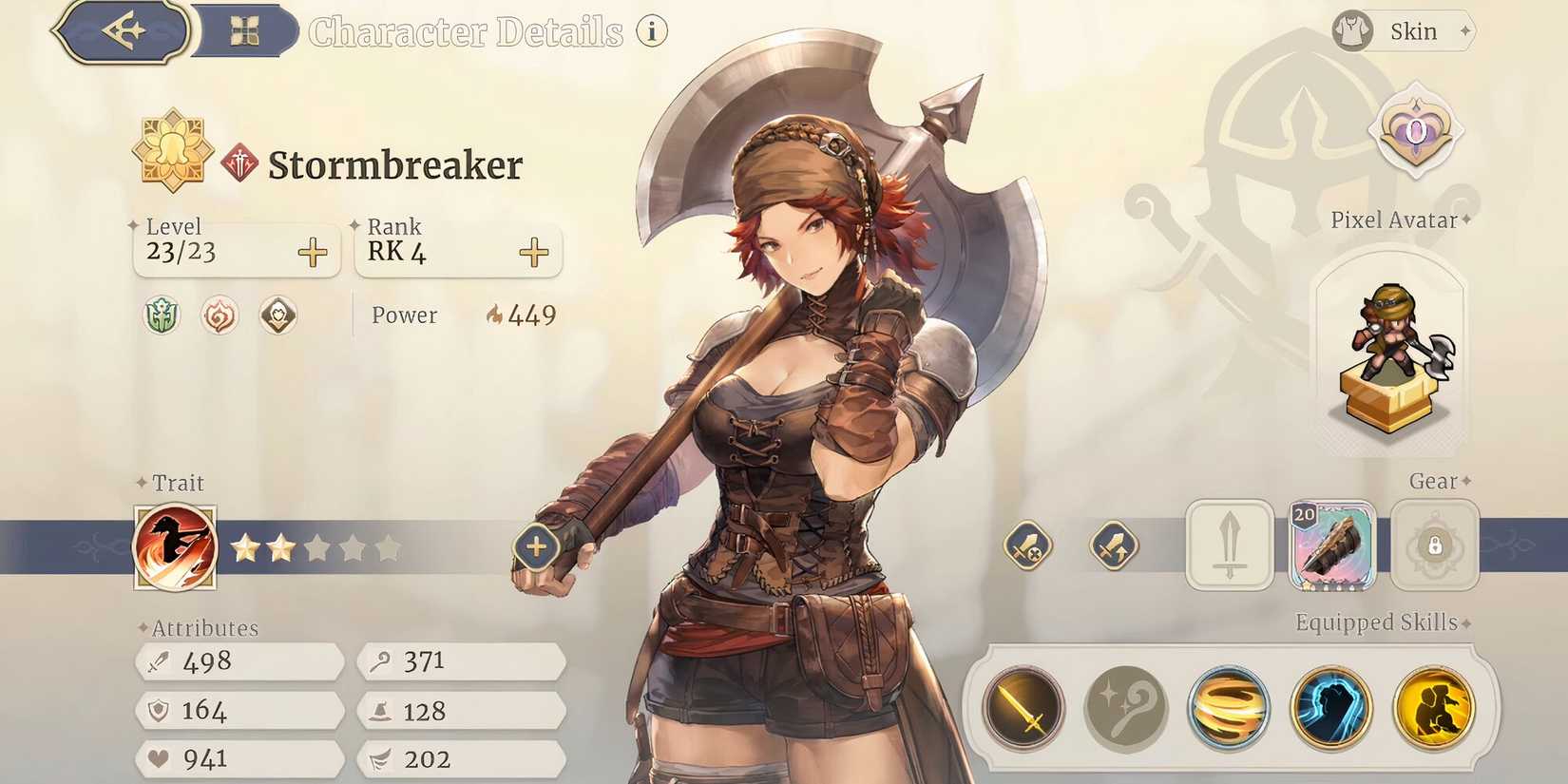Click the red flame element icon
1568x784 pixels.
[220, 316]
